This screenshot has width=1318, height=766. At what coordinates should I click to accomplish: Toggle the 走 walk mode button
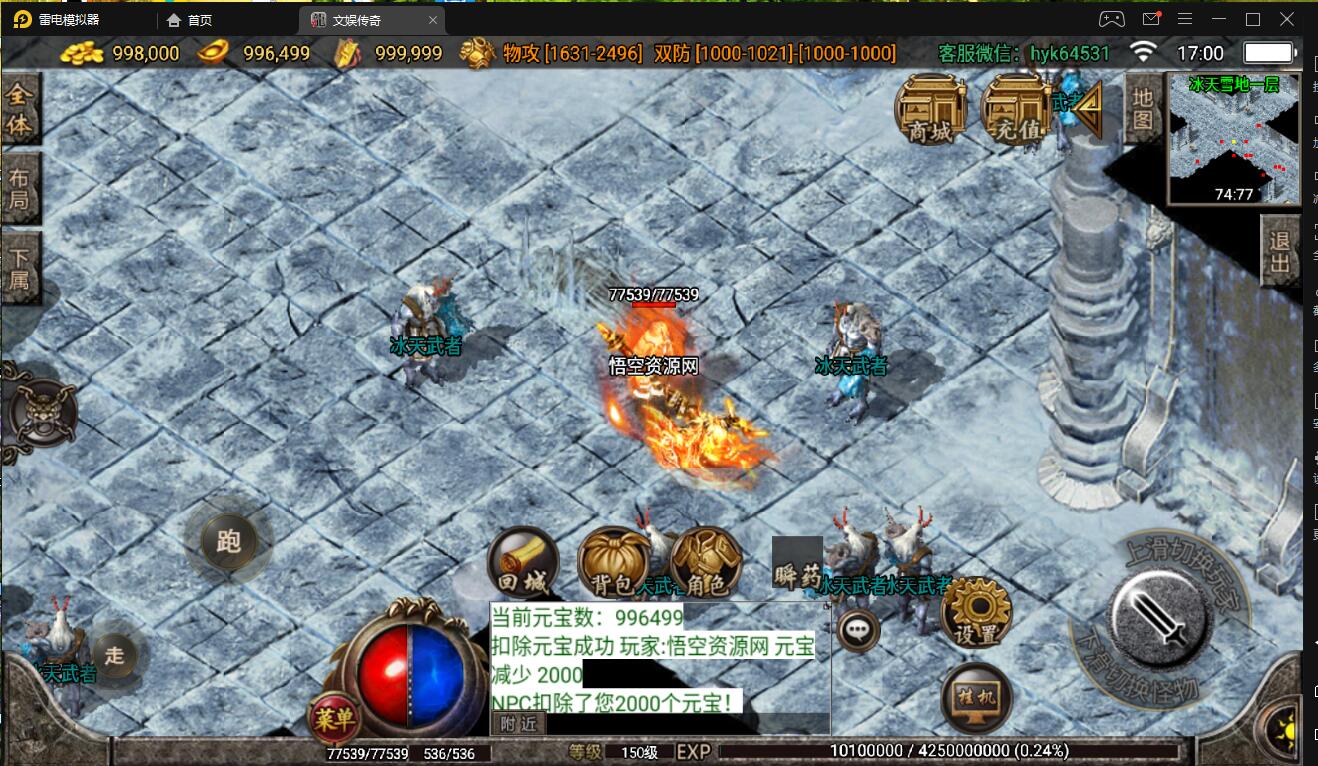115,655
